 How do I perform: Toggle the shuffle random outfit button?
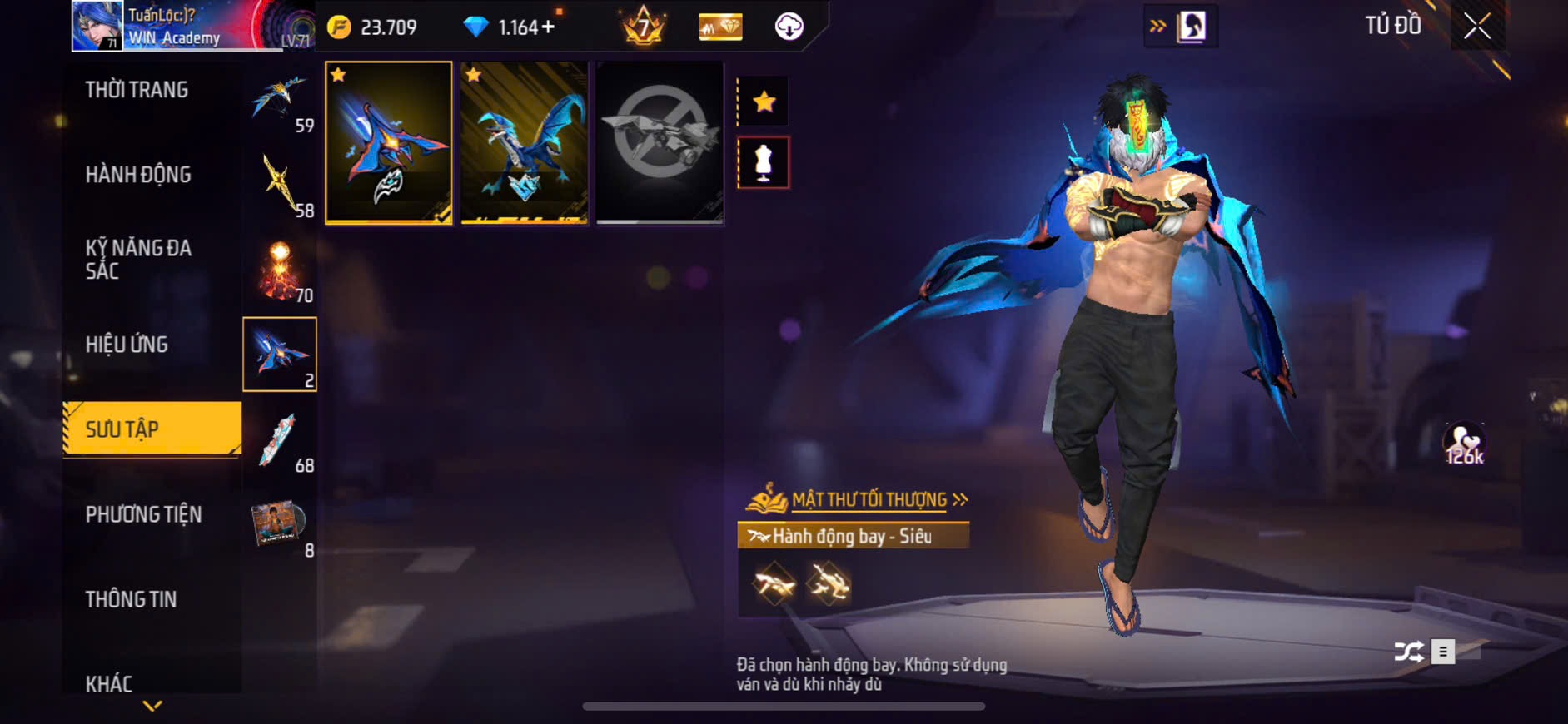pyautogui.click(x=1408, y=652)
